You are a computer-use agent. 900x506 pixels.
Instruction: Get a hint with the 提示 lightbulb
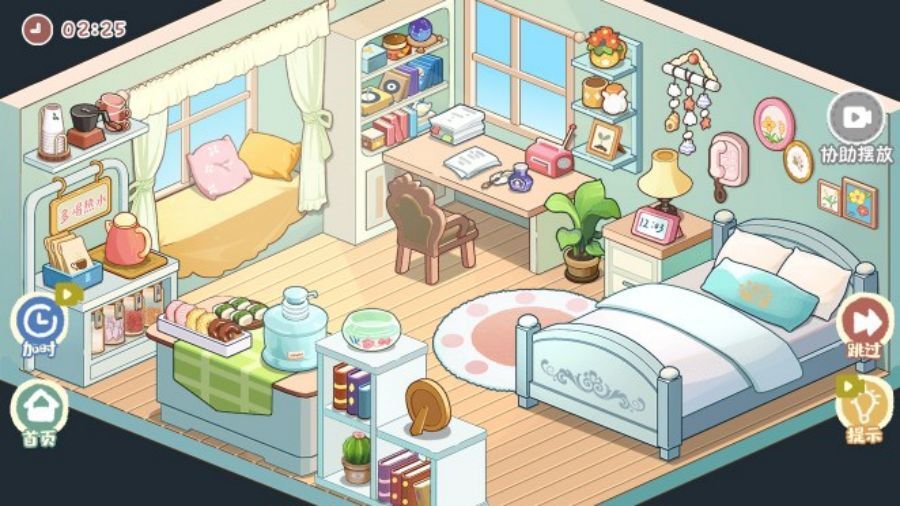862,405
